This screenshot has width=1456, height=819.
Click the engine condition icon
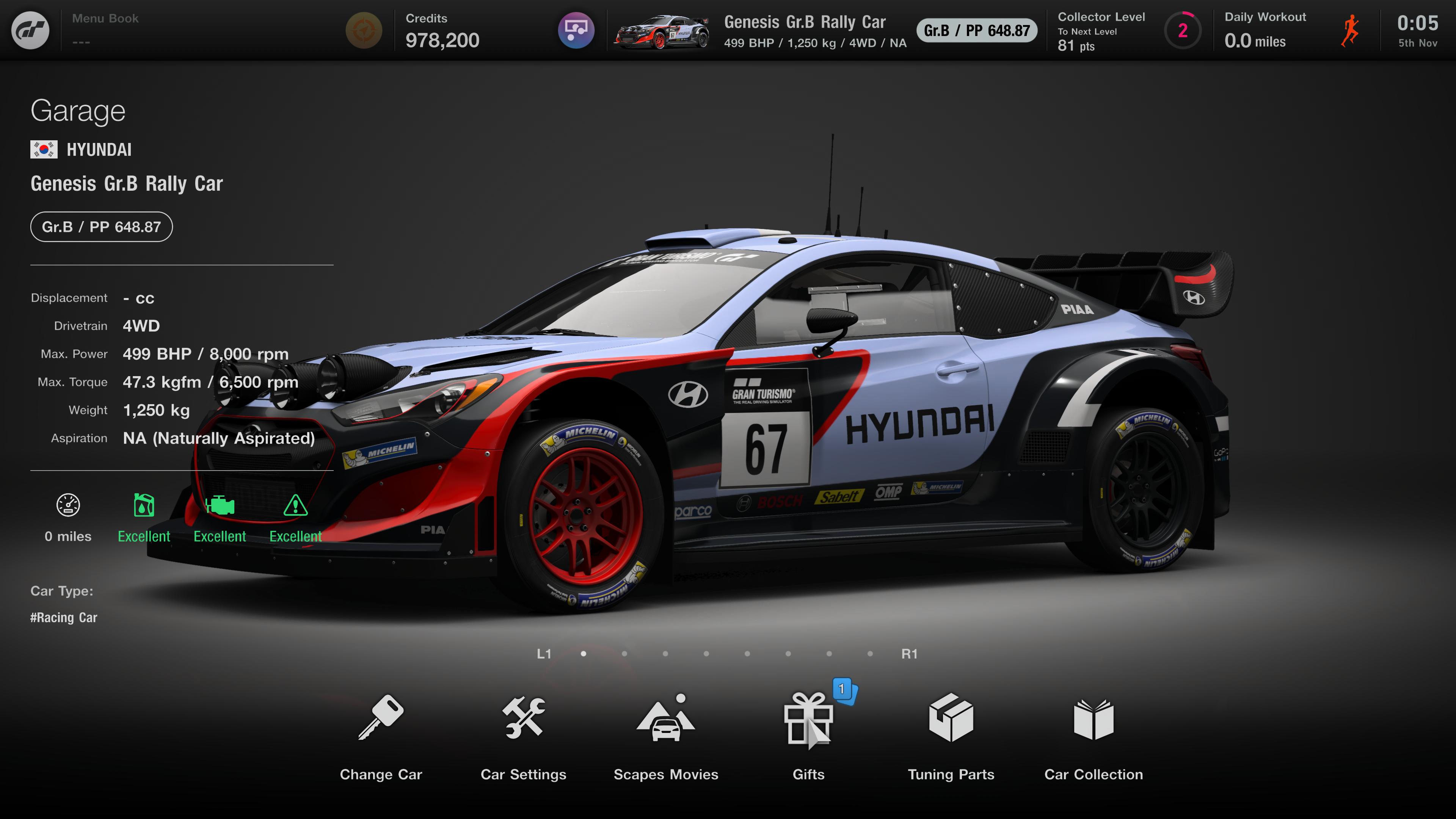point(219,505)
